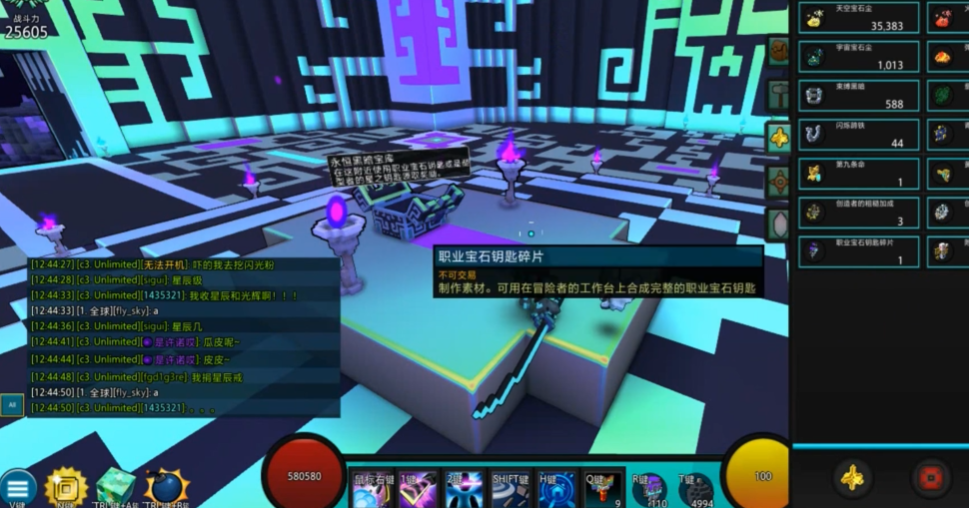Click the golden gear badge icon
Image resolution: width=969 pixels, height=508 pixels.
coord(67,487)
